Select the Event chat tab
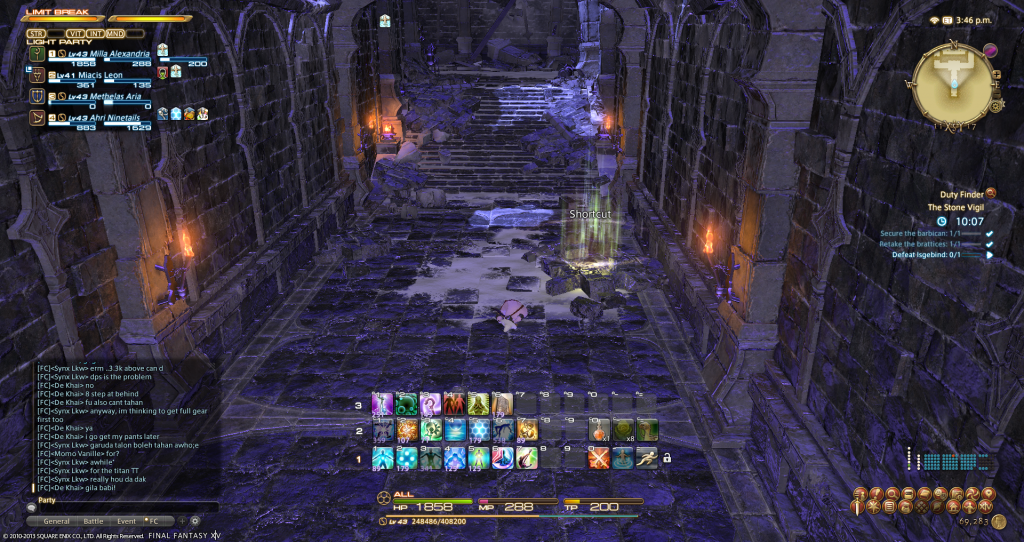Screen dimensions: 1024x542 (126, 521)
